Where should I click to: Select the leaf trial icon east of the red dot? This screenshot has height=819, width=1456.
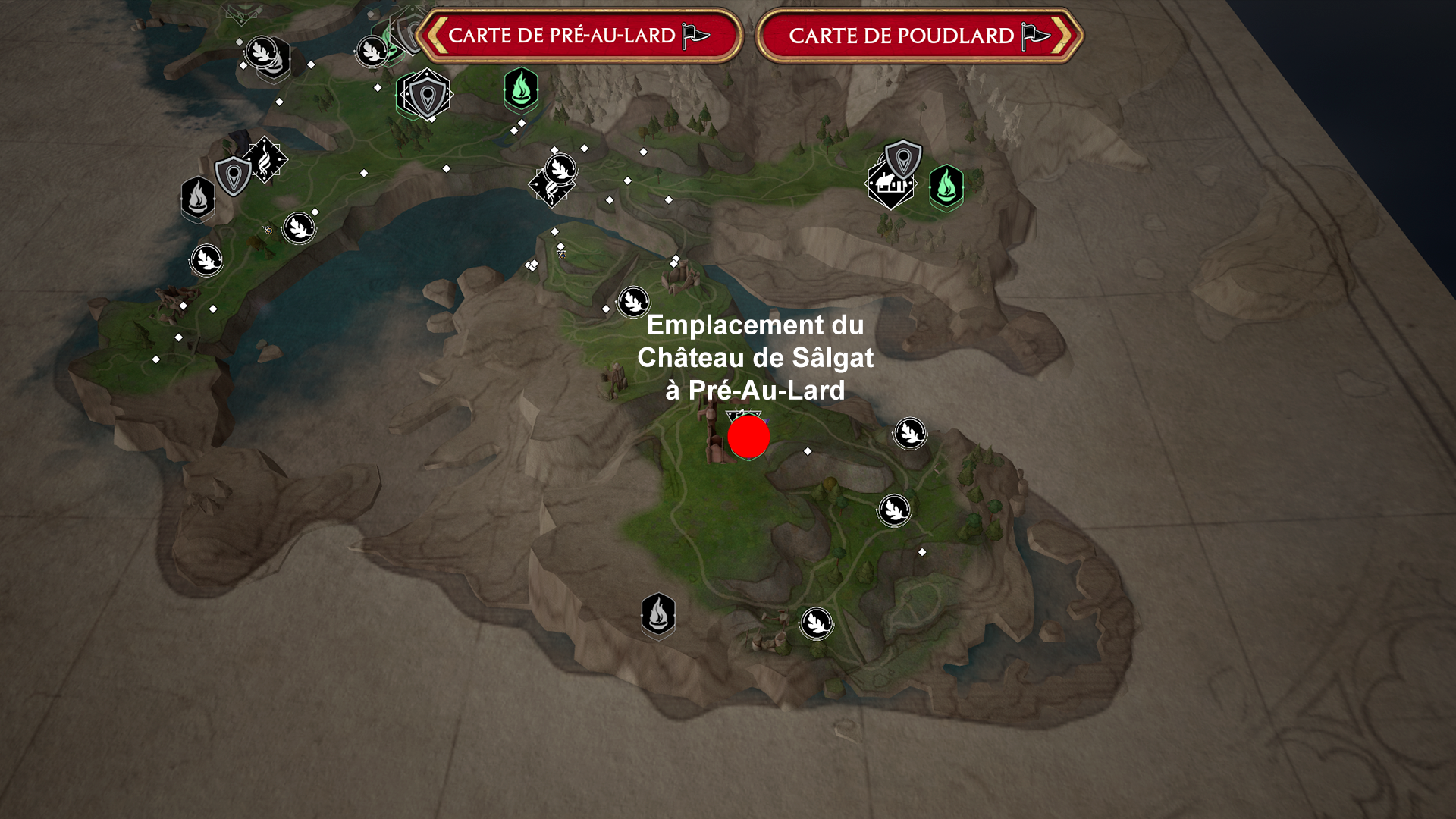click(x=909, y=434)
